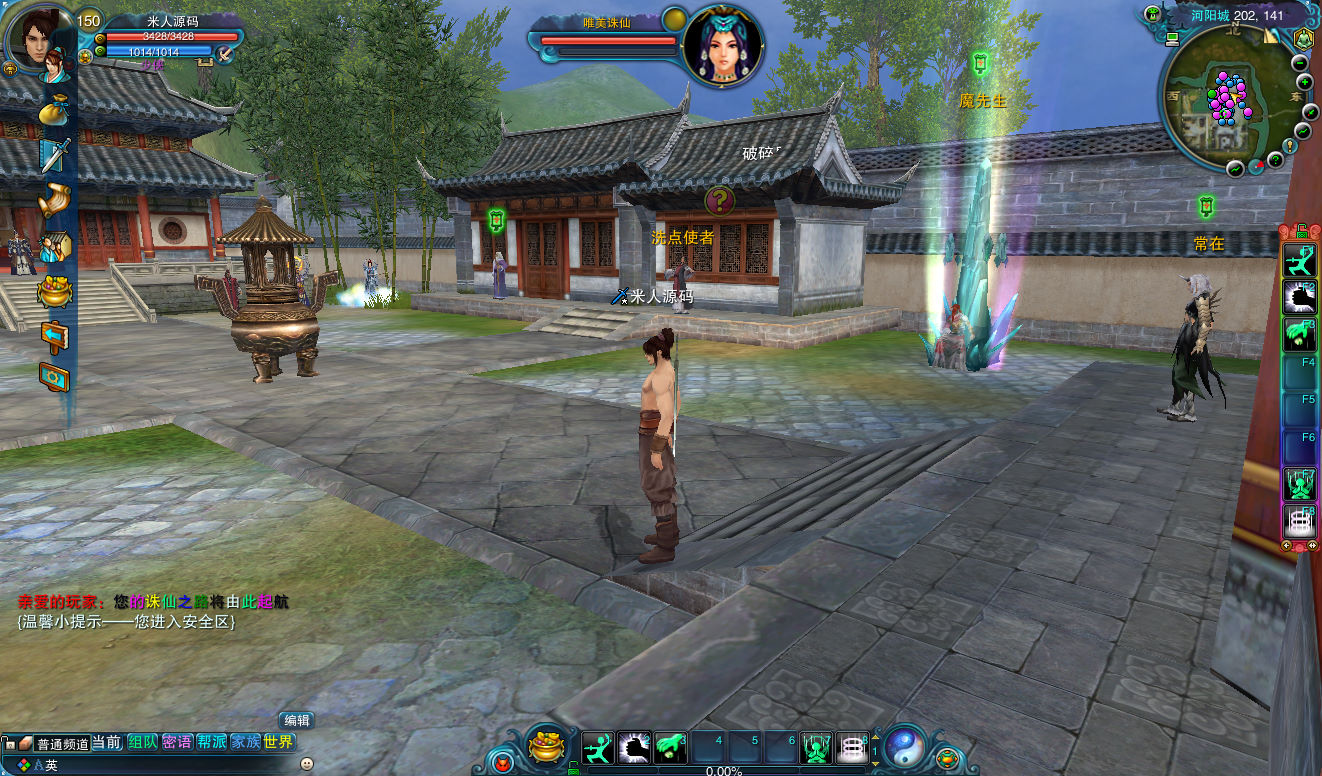The height and width of the screenshot is (776, 1322).
Task: Open the quest scroll icon
Action: point(54,200)
